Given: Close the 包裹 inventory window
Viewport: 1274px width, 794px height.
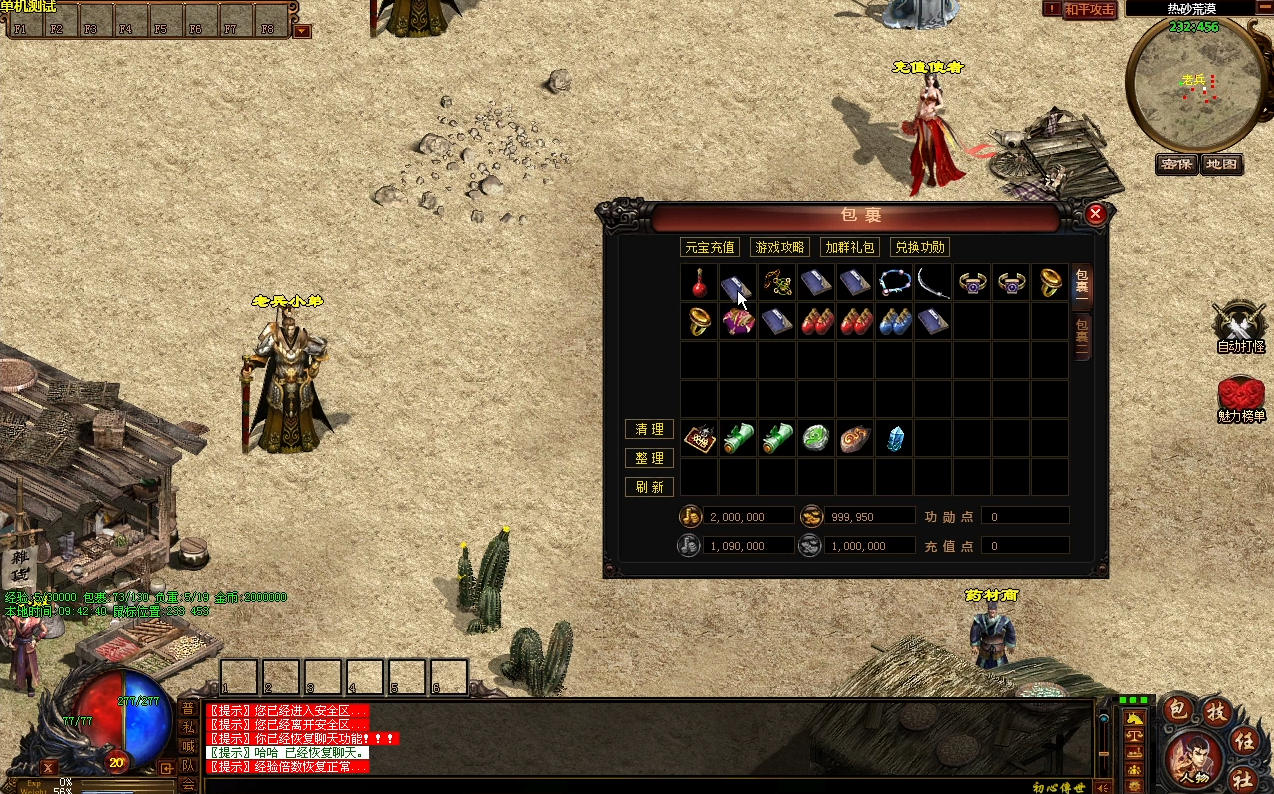Looking at the screenshot, I should (1095, 214).
